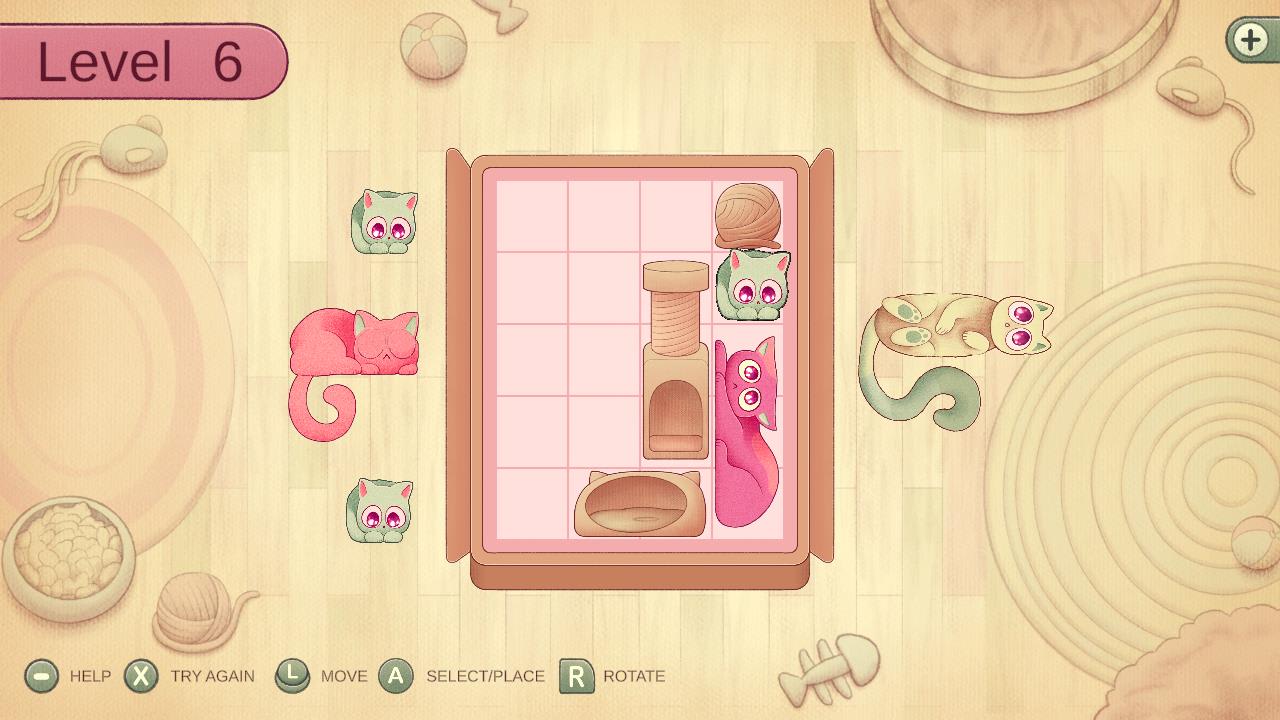Open the Help menu
The height and width of the screenshot is (720, 1280).
[x=41, y=675]
